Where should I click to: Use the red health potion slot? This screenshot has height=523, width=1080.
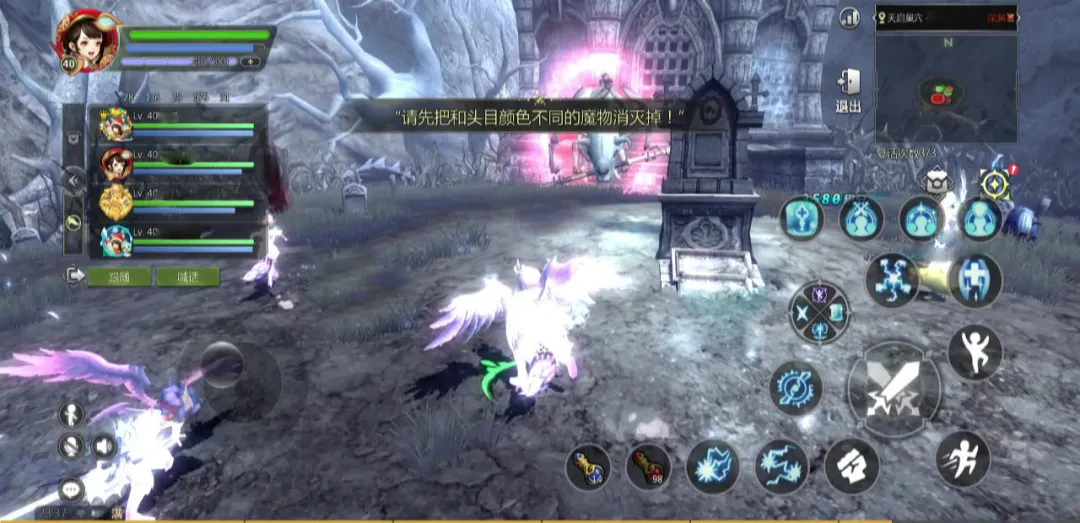pyautogui.click(x=648, y=467)
